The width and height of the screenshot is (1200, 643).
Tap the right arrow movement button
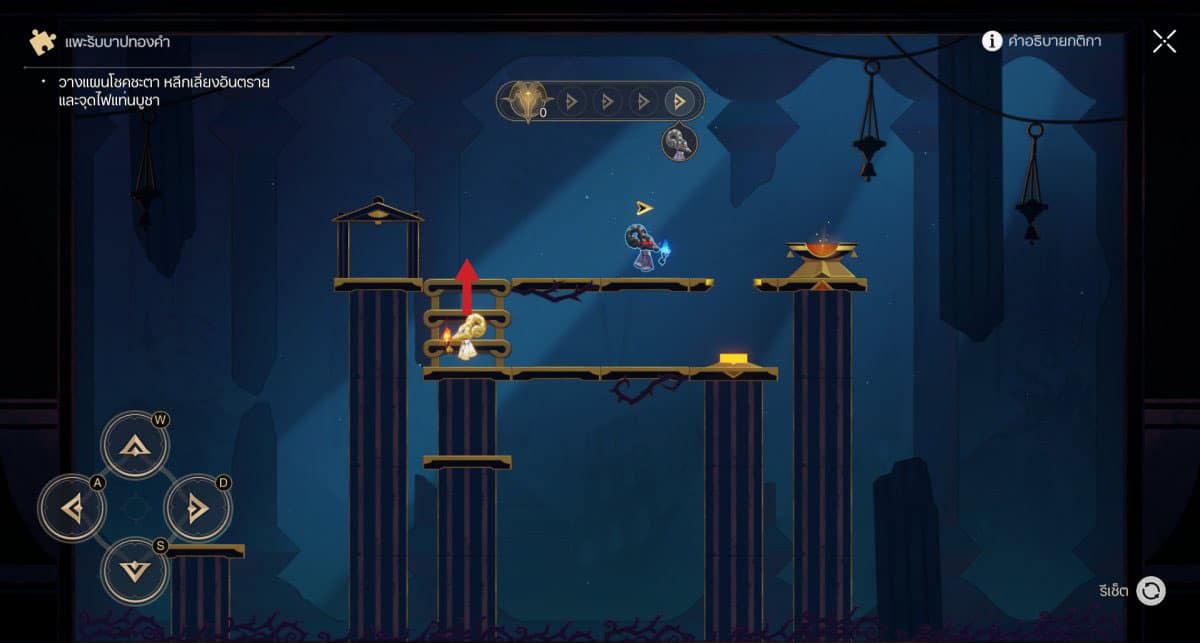click(x=197, y=509)
